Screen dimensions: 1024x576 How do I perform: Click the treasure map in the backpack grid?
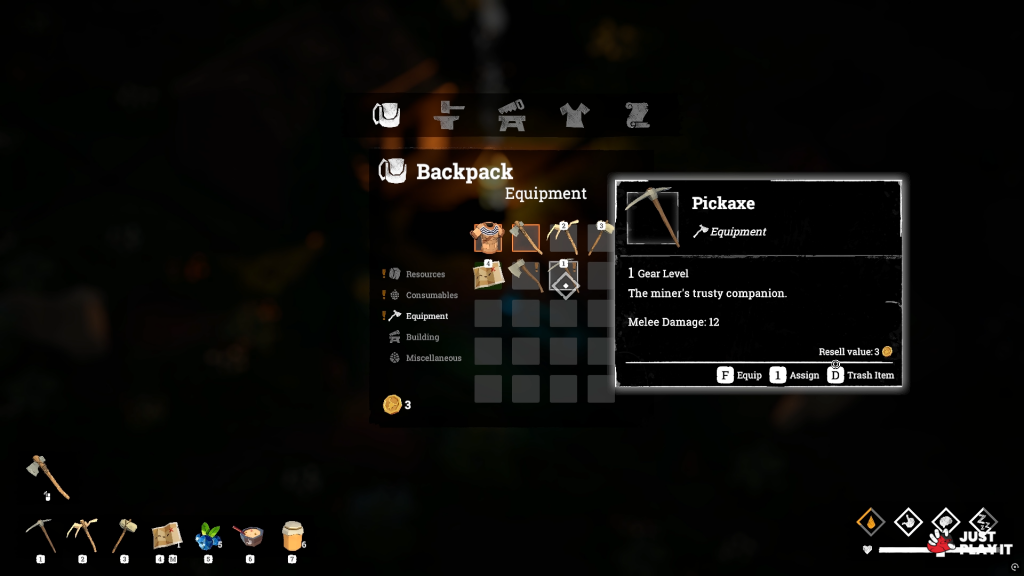(x=488, y=275)
